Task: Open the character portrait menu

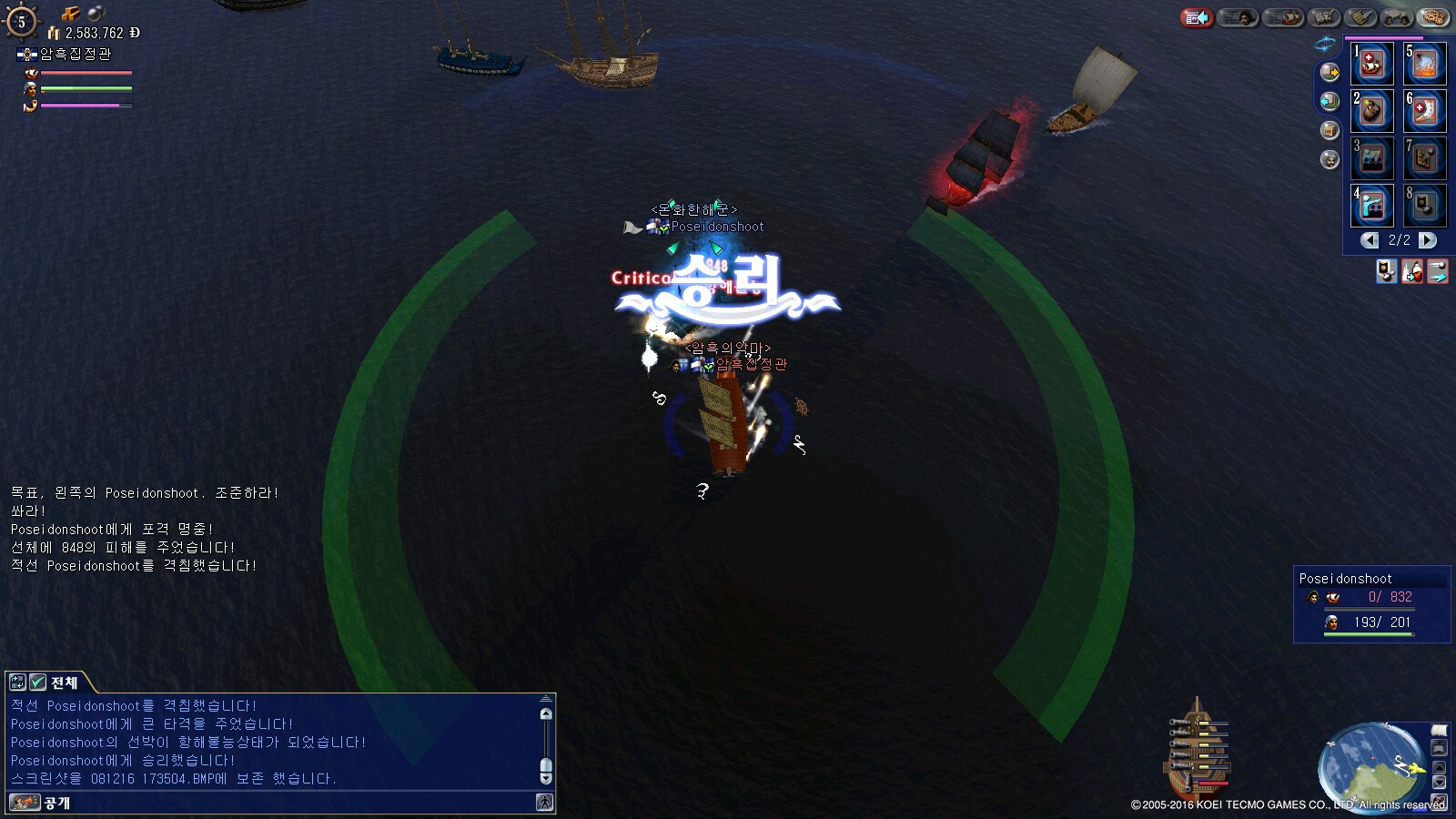Action: (x=1237, y=17)
